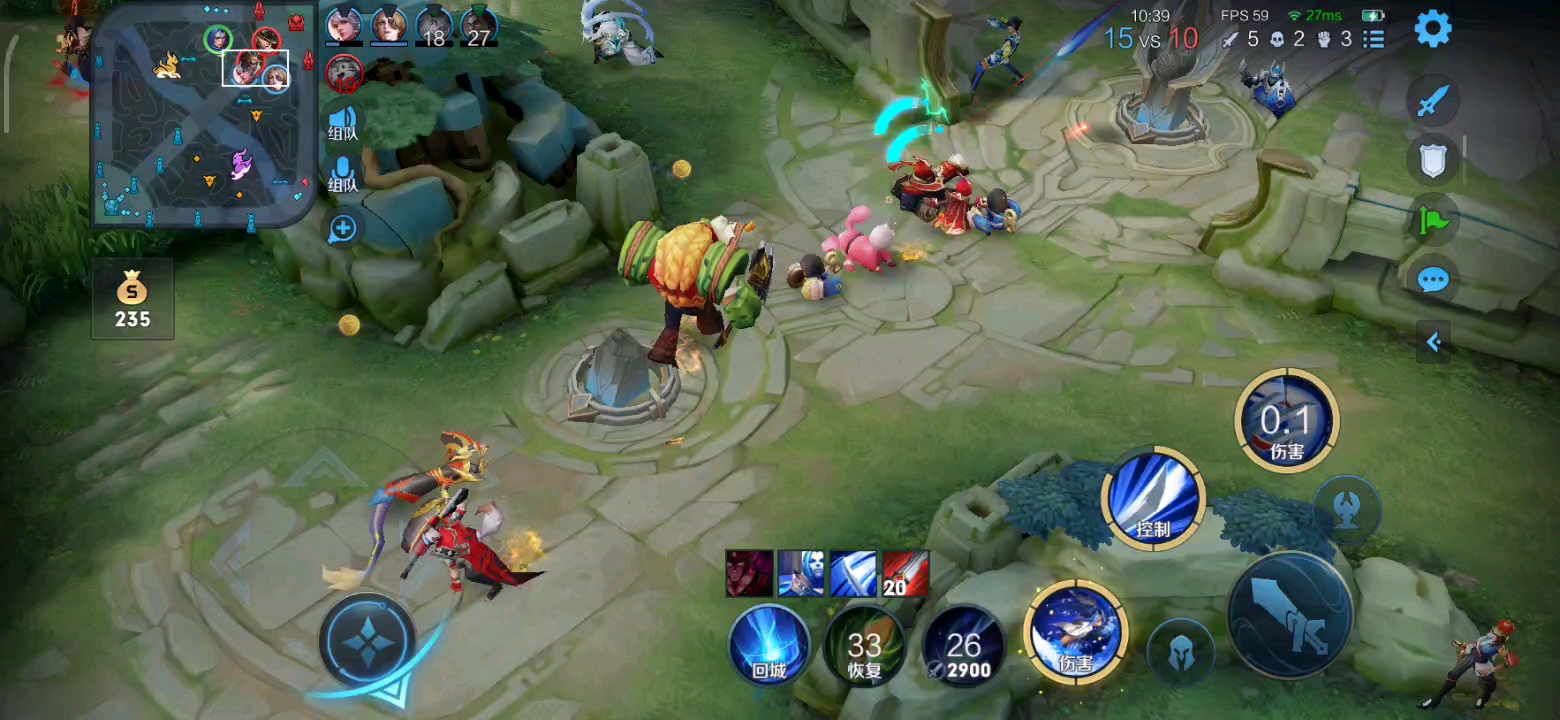Collapse the signal panel with the arrow
1560x720 pixels.
pos(1433,342)
